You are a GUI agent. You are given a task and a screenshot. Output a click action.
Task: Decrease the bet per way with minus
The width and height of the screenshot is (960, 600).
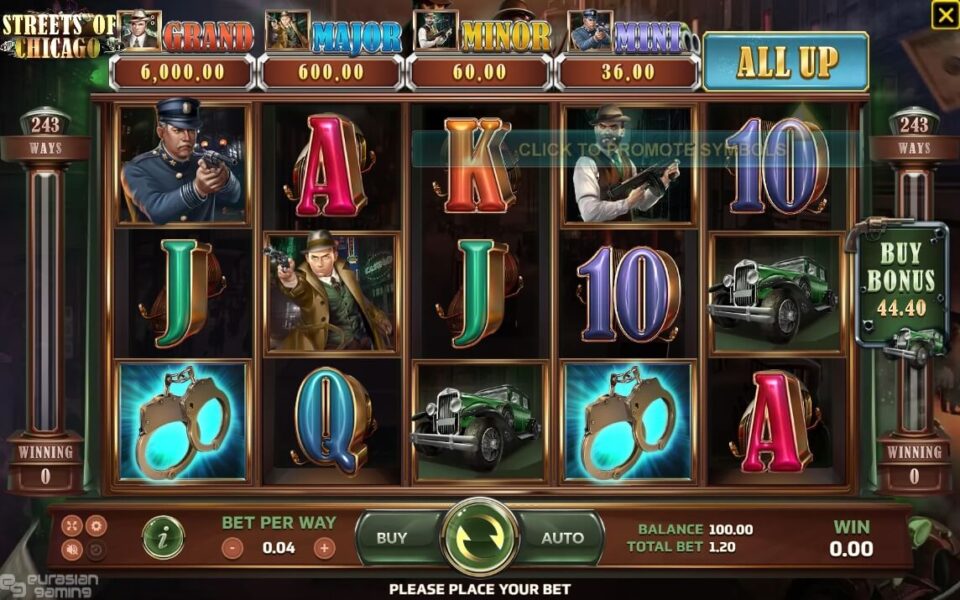pos(232,548)
